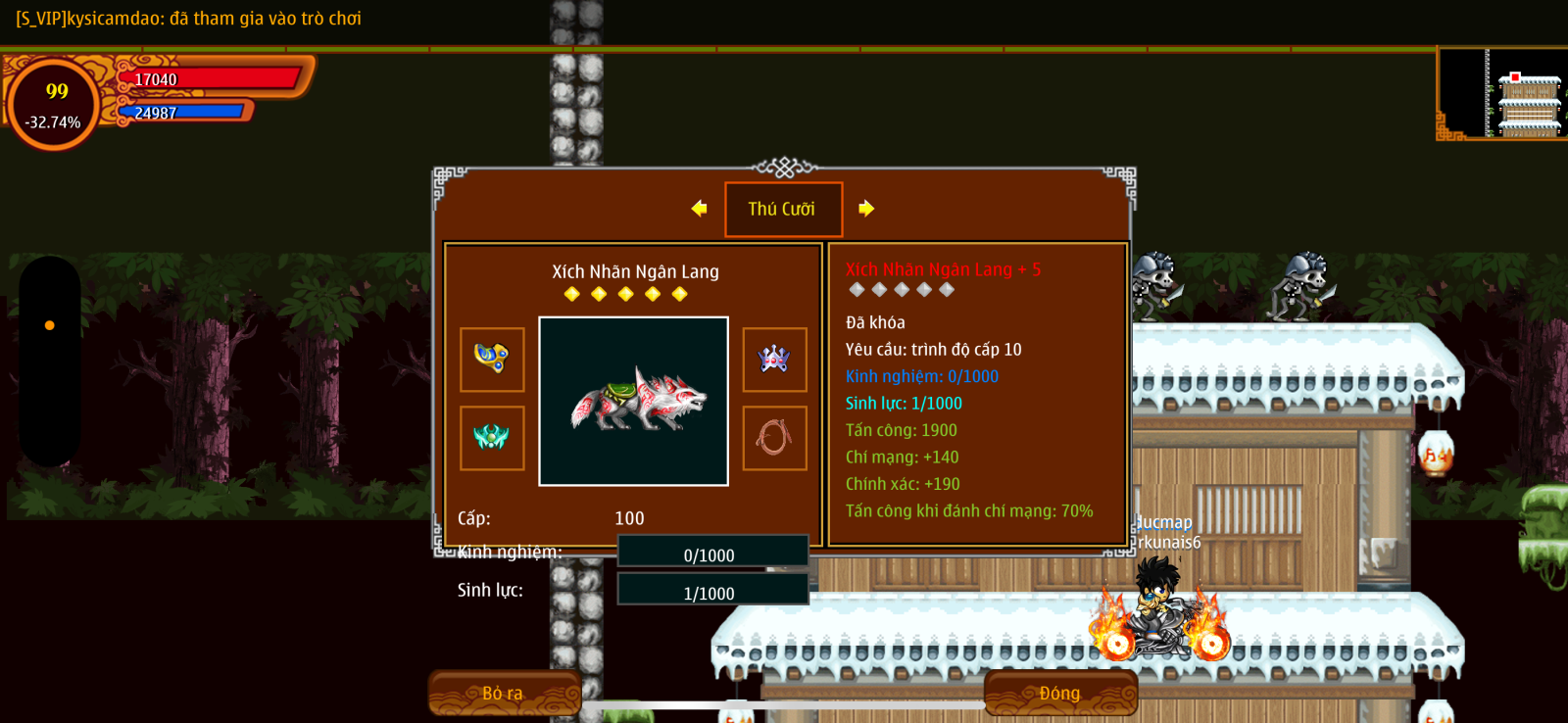Screen dimensions: 1568x723
Task: Select the Thú Cưỡi tab
Action: tap(783, 209)
